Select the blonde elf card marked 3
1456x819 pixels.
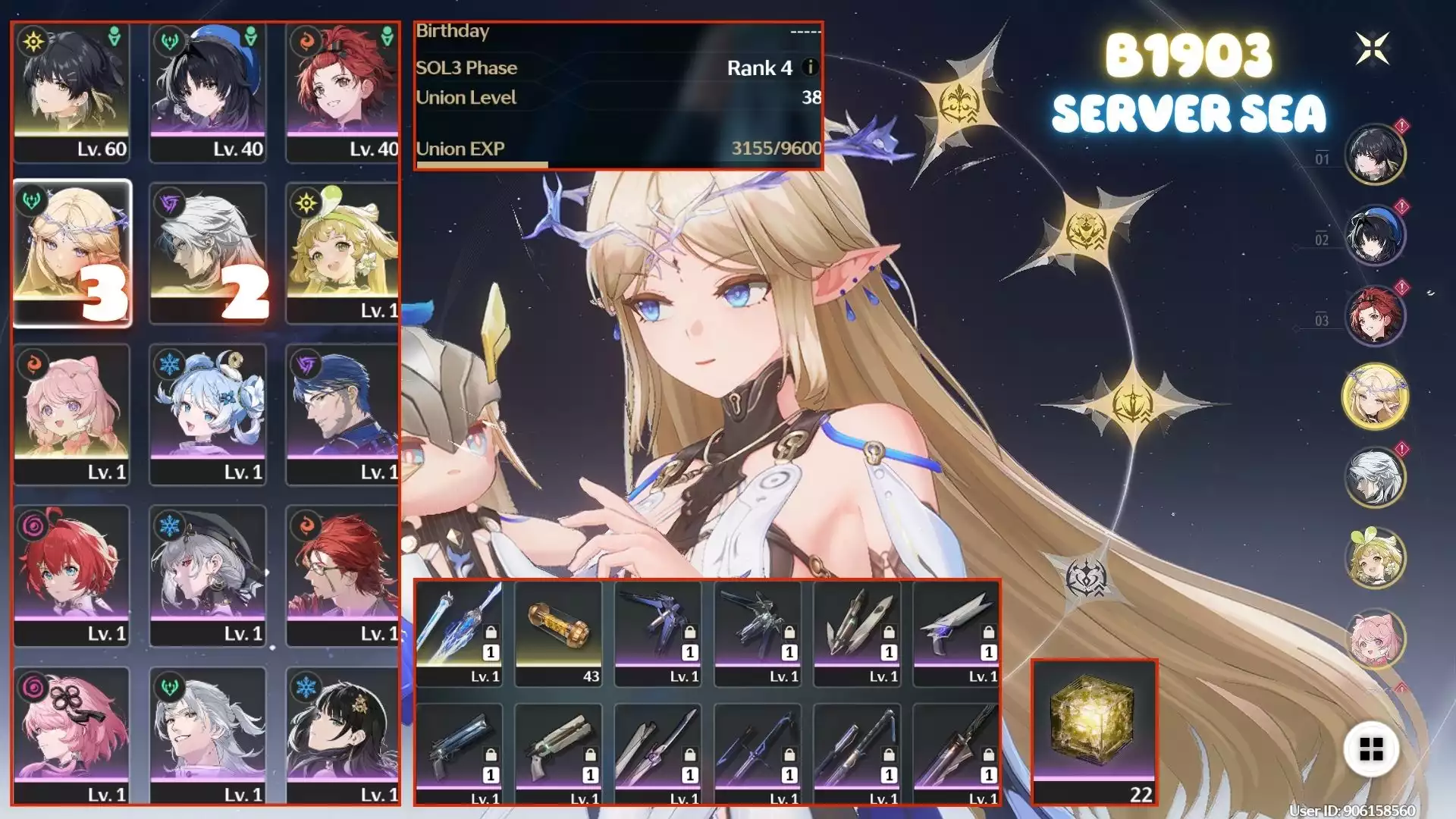pos(72,254)
